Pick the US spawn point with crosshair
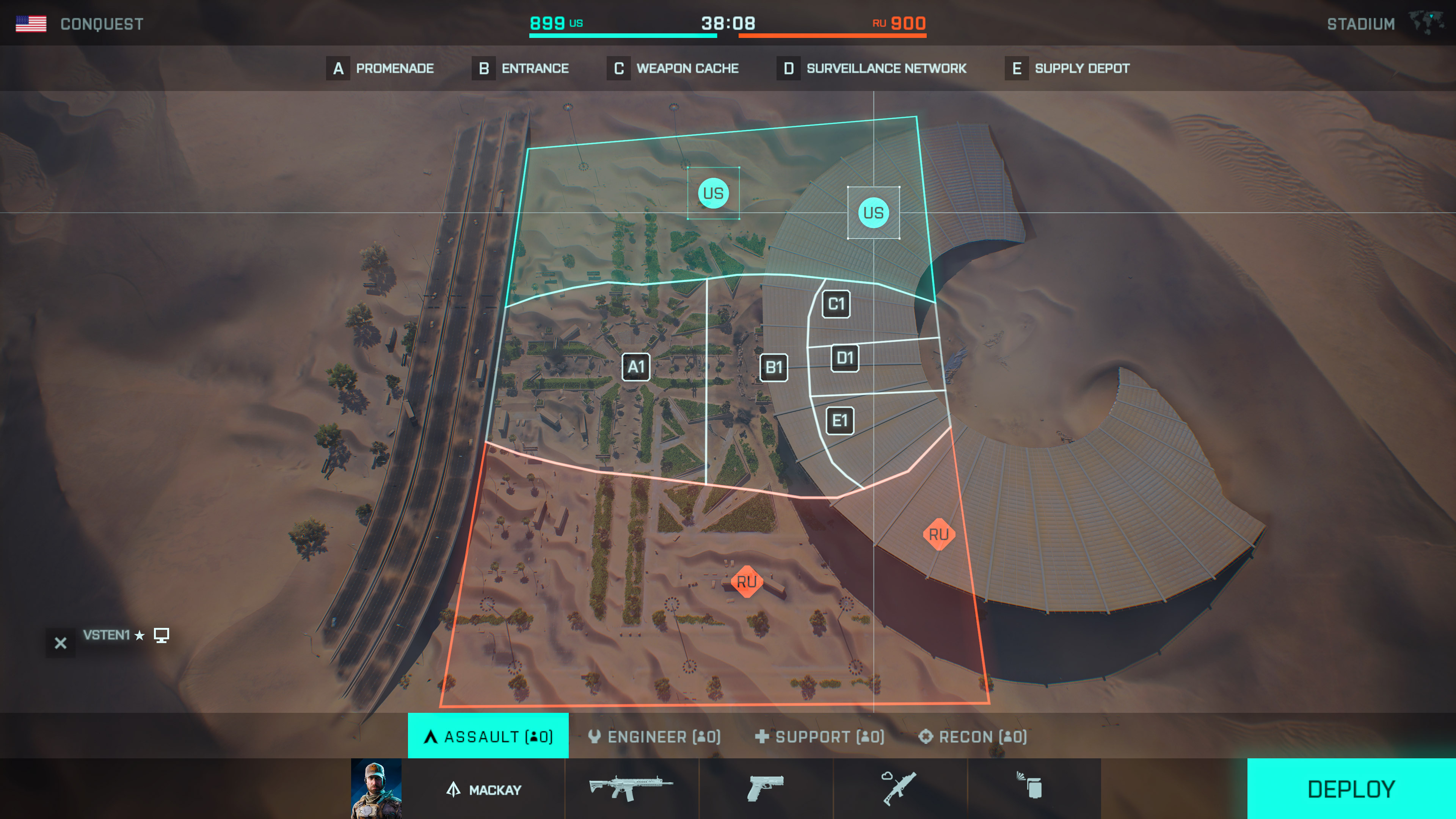This screenshot has width=1456, height=819. (873, 212)
